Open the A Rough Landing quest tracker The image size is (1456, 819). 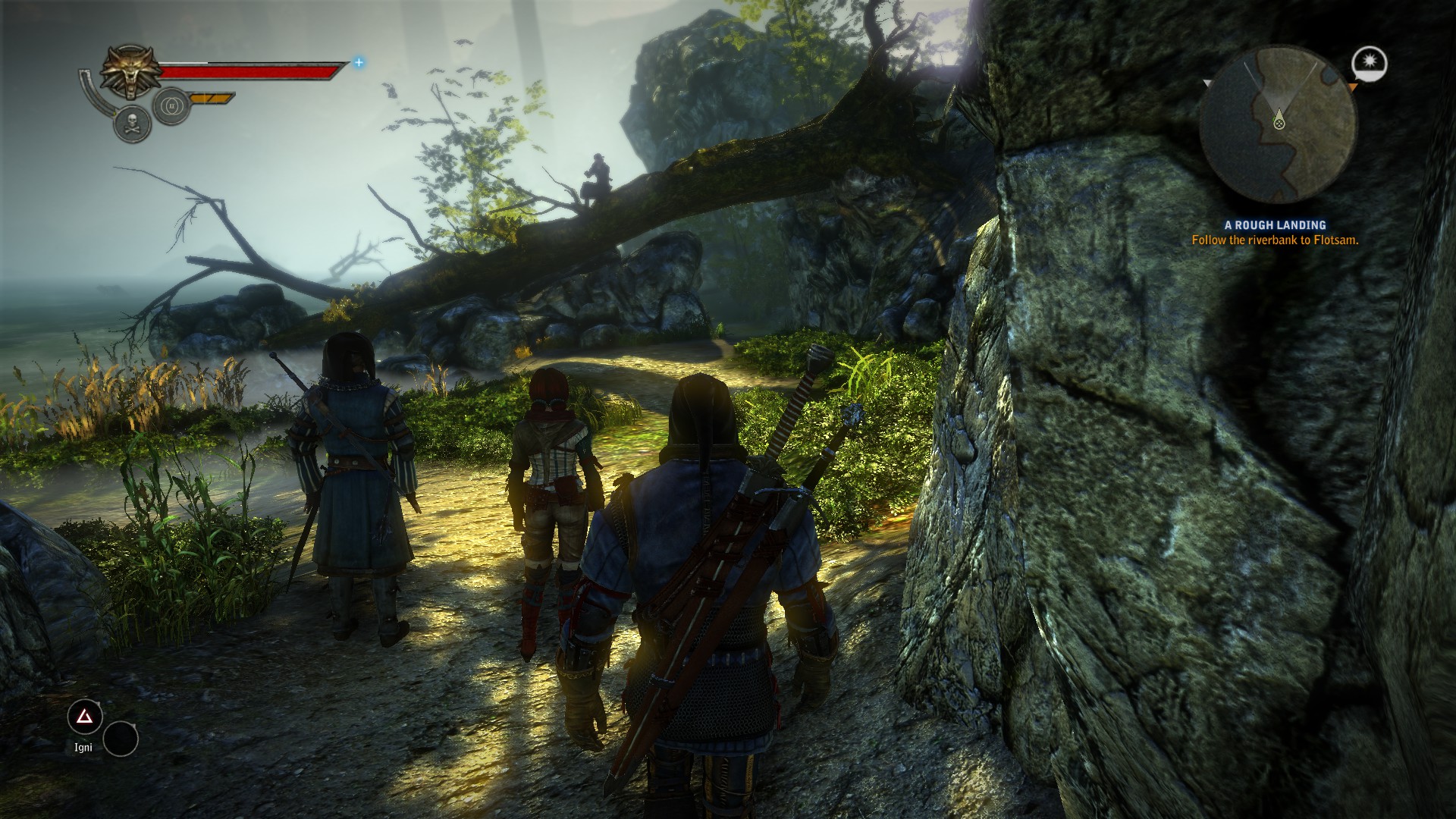(x=1275, y=225)
